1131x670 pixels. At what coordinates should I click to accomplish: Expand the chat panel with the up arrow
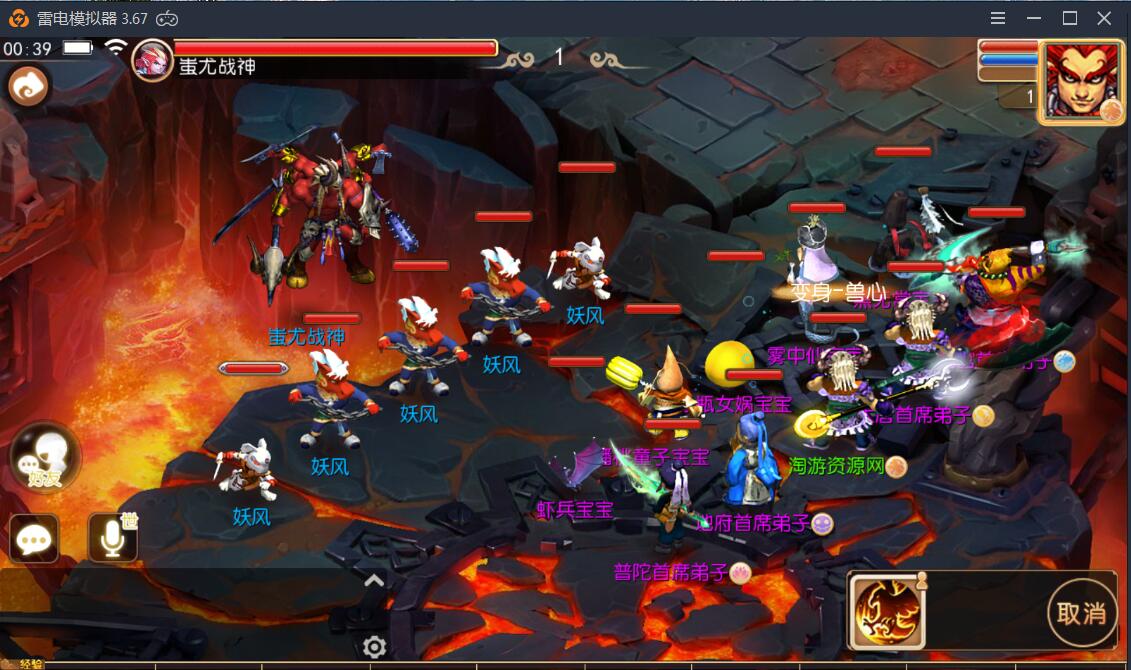pyautogui.click(x=374, y=581)
